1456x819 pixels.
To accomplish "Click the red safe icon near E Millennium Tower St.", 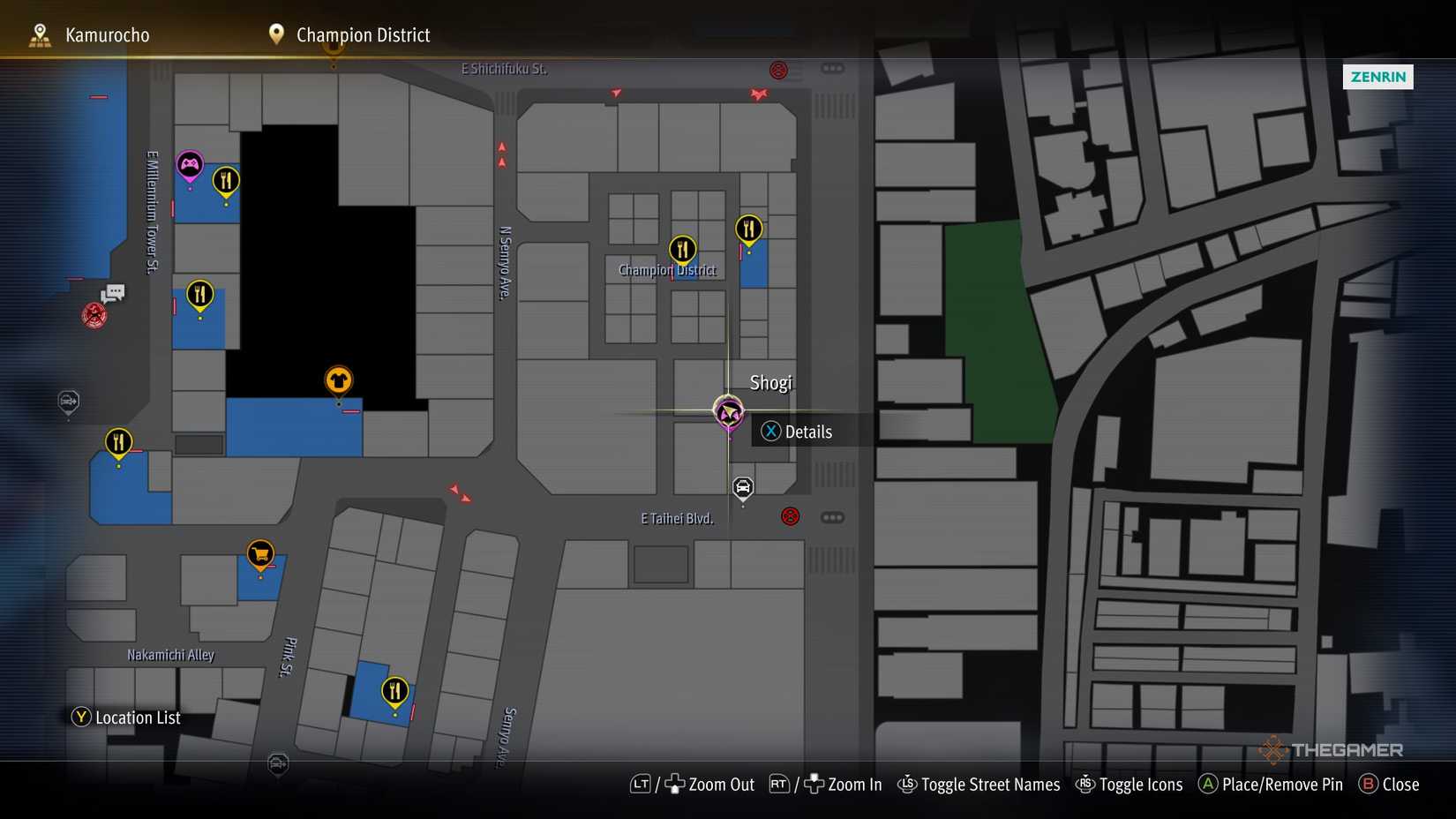I will [x=94, y=314].
